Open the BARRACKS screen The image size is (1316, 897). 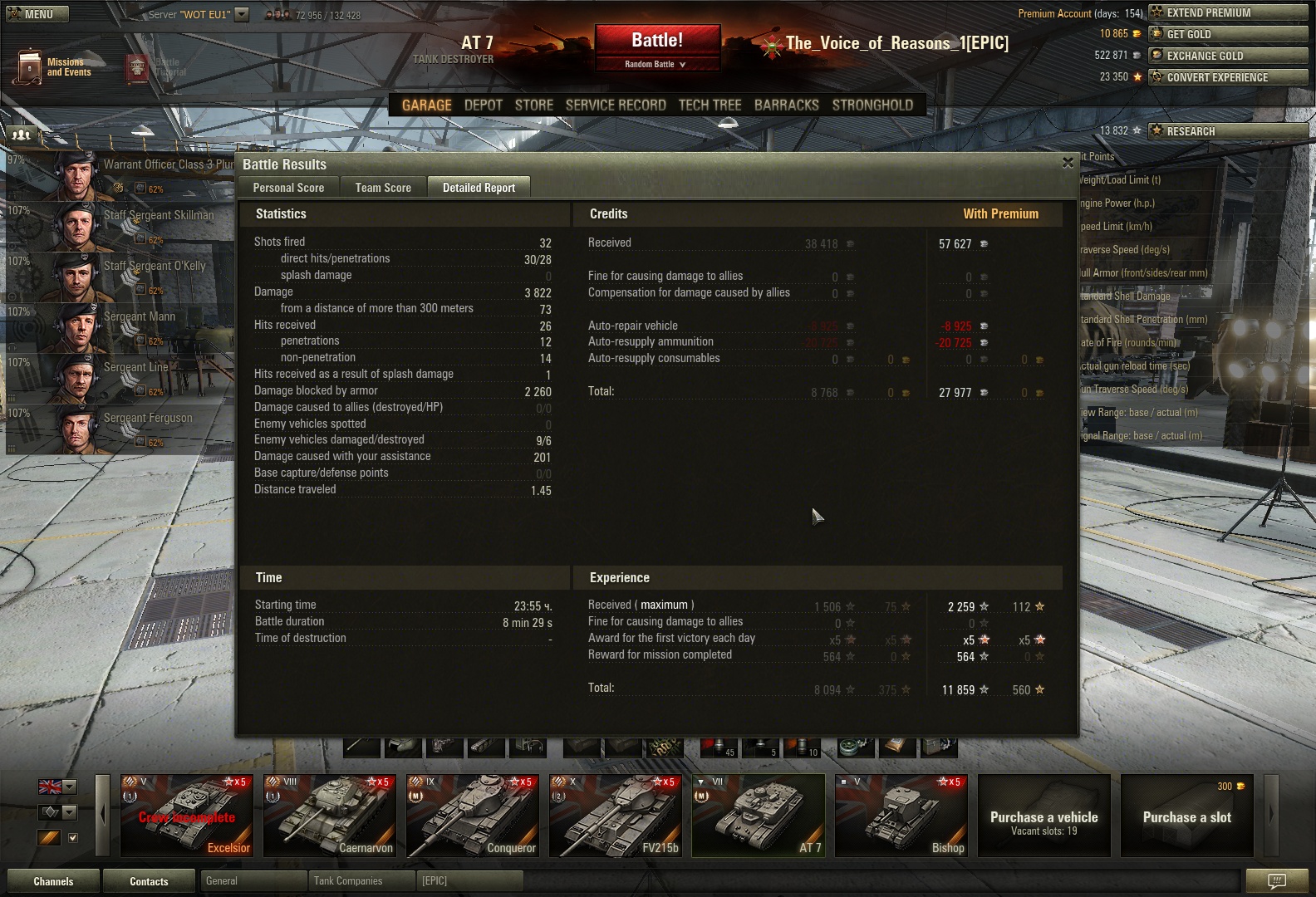click(x=786, y=105)
